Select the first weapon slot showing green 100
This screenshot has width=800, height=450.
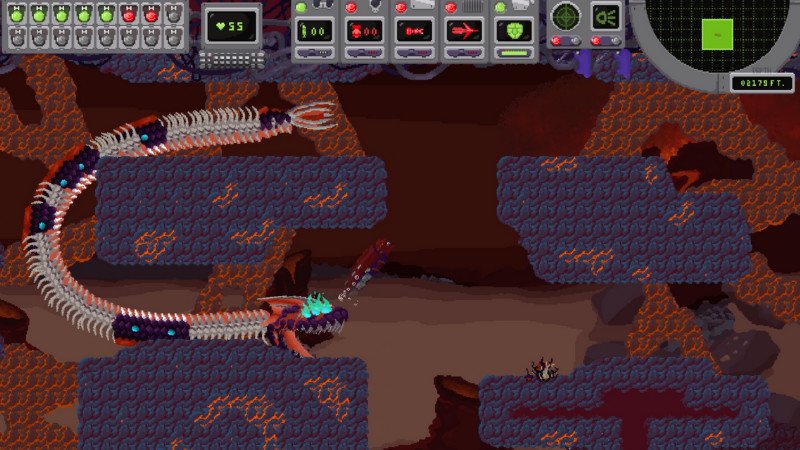(314, 30)
